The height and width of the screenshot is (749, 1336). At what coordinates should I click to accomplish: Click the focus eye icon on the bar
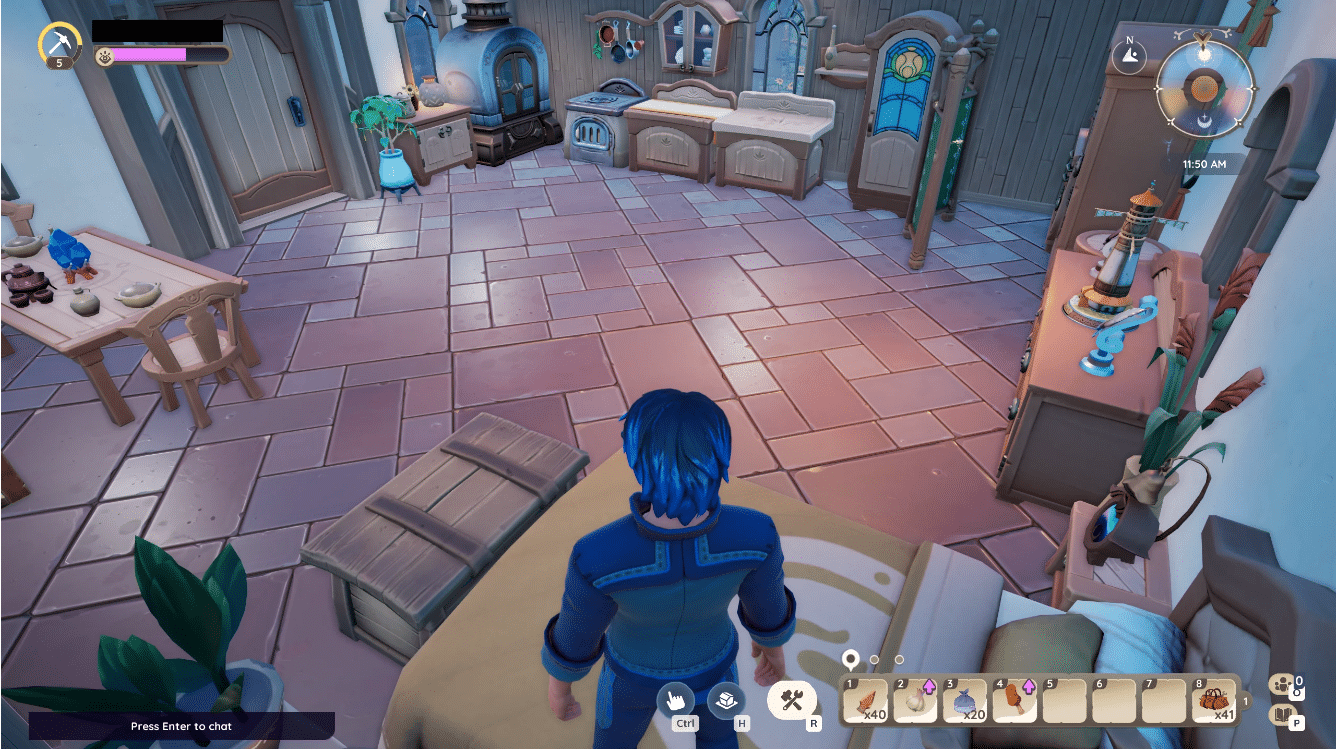click(104, 56)
